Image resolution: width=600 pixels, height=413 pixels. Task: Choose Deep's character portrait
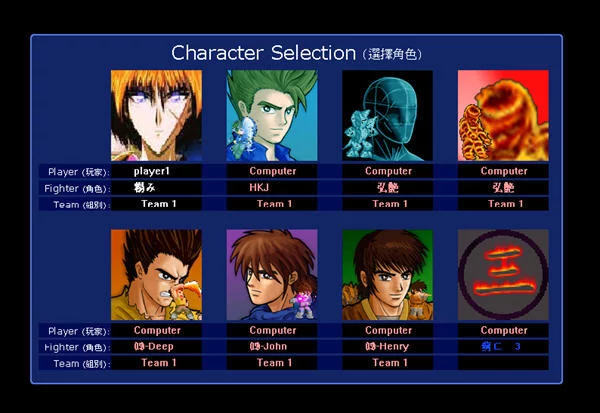click(x=156, y=275)
